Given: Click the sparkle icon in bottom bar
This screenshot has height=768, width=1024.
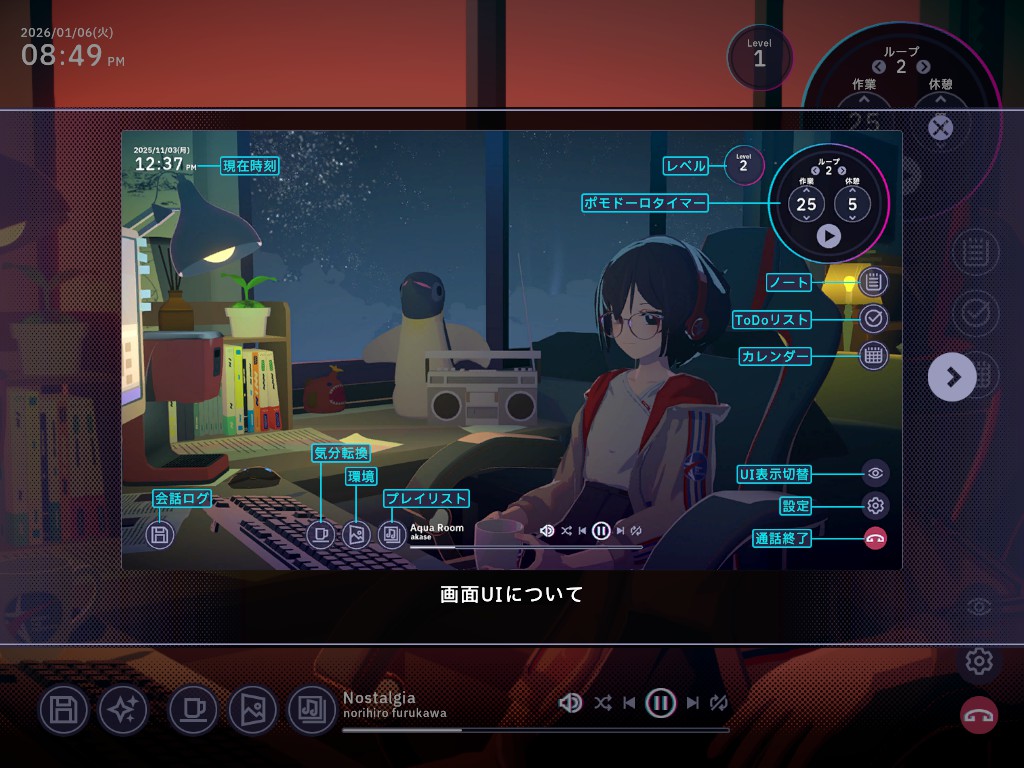Looking at the screenshot, I should 123,710.
